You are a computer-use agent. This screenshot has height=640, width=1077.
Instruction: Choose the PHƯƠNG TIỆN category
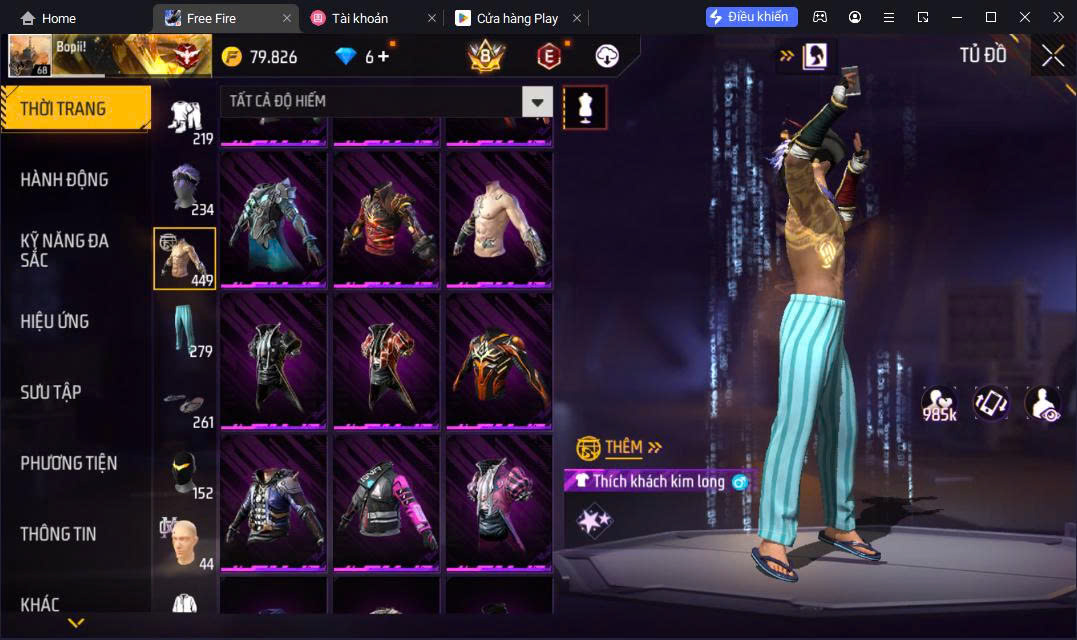(69, 463)
